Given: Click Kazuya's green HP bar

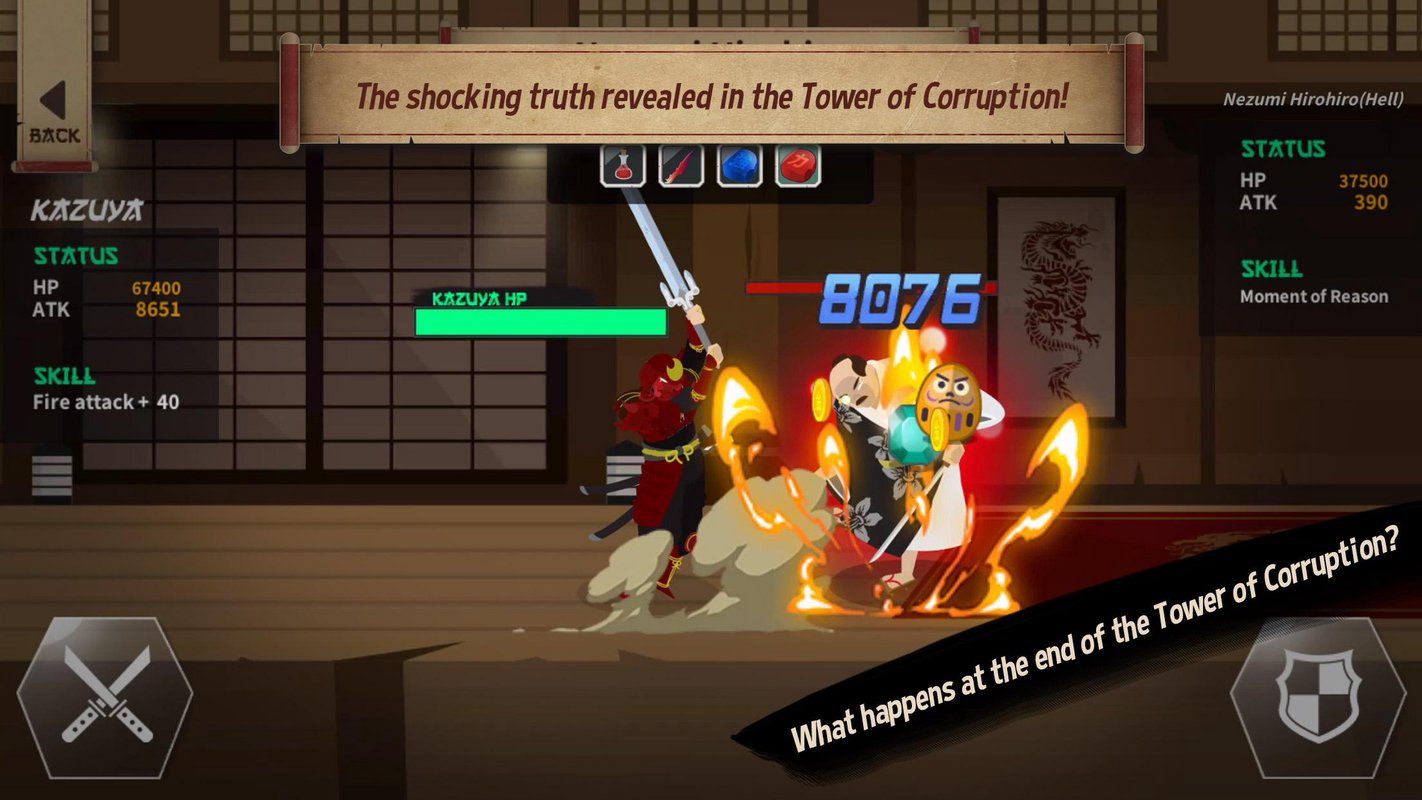Looking at the screenshot, I should [540, 320].
